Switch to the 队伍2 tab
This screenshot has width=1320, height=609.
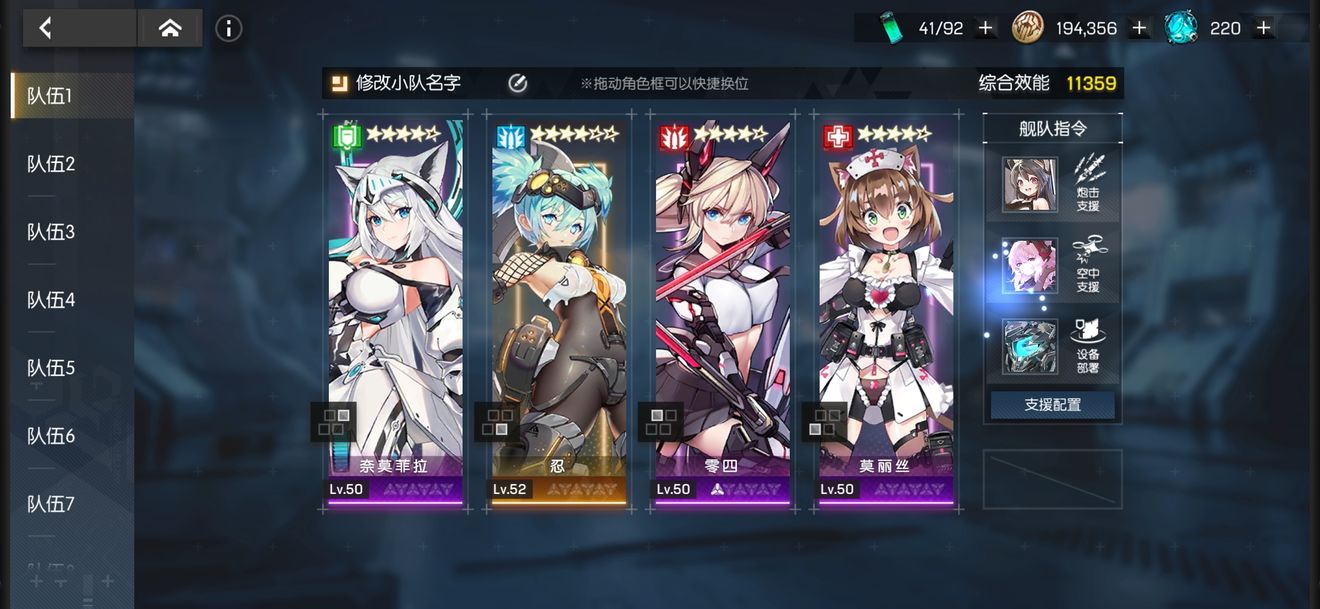52,164
